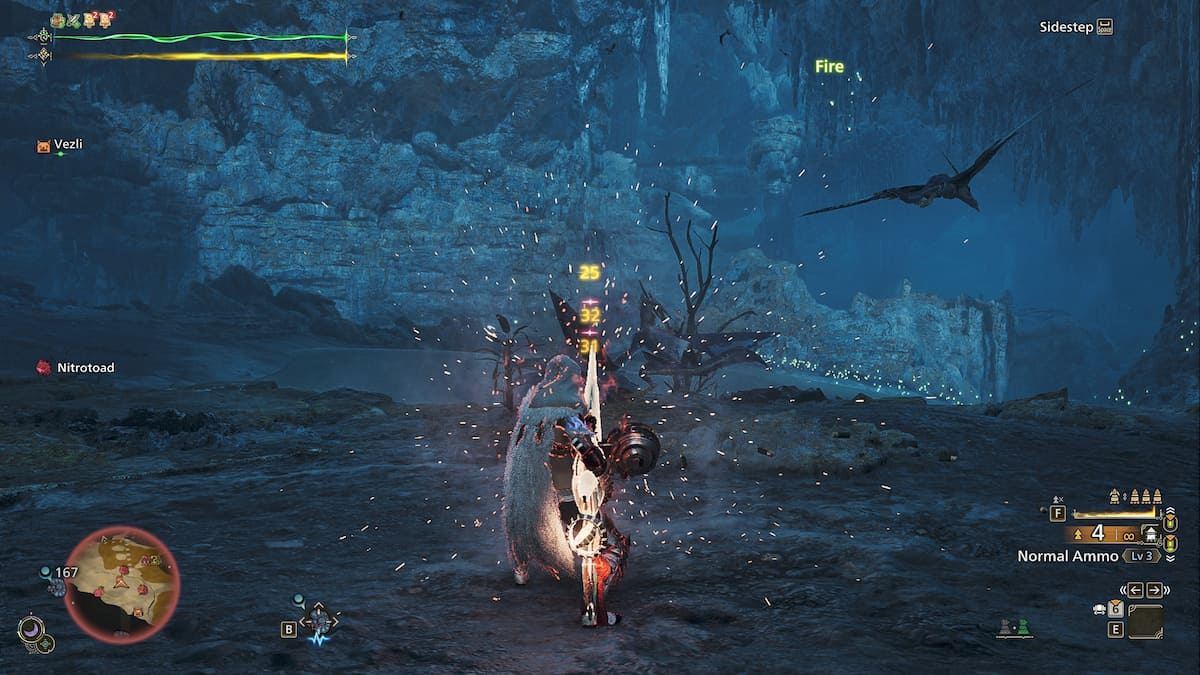Click the green food buff status icon
1200x675 pixels.
click(57, 20)
